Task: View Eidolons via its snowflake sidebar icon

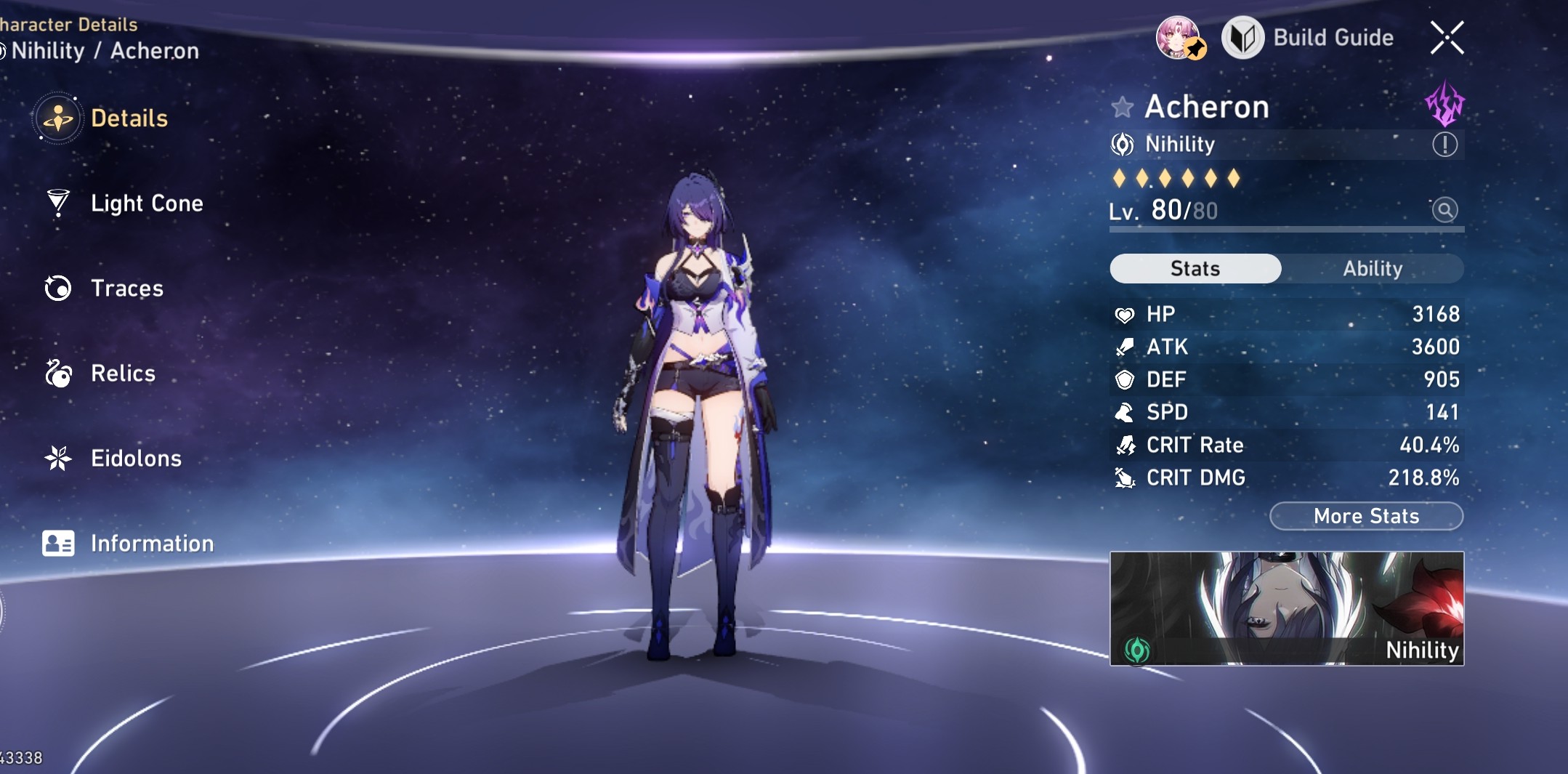Action: (x=58, y=458)
